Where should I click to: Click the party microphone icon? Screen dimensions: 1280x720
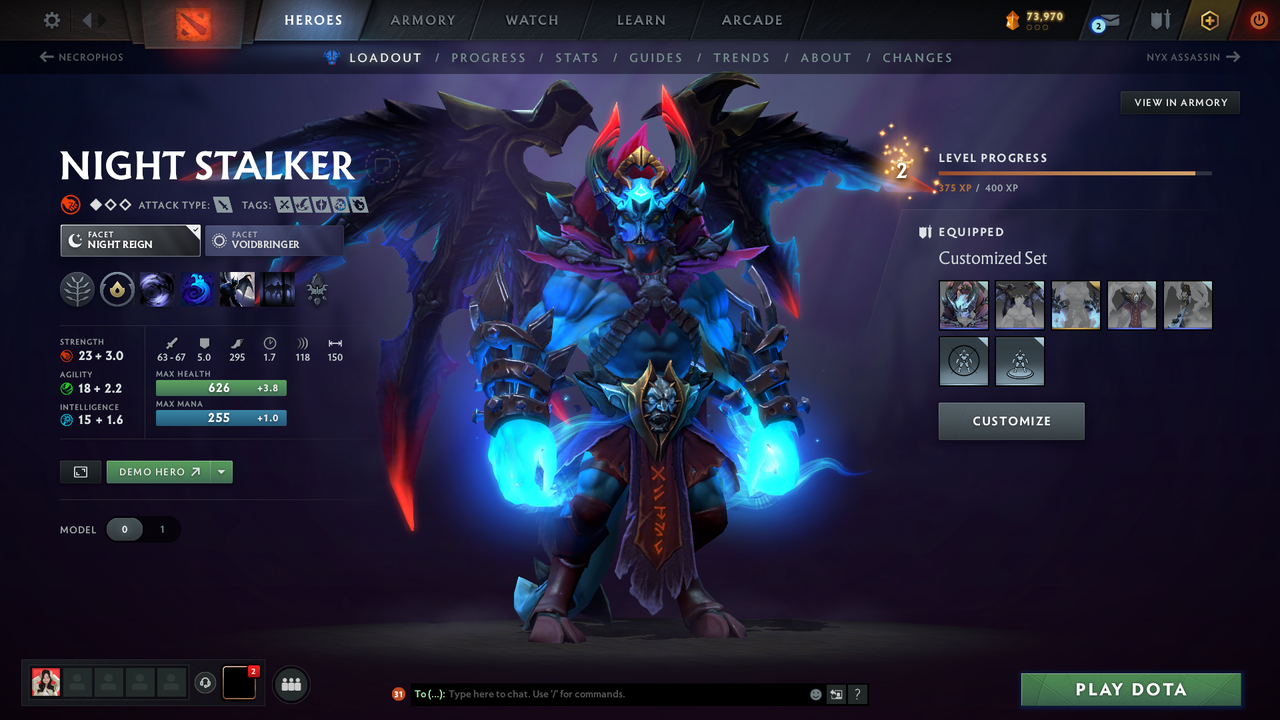coord(207,683)
